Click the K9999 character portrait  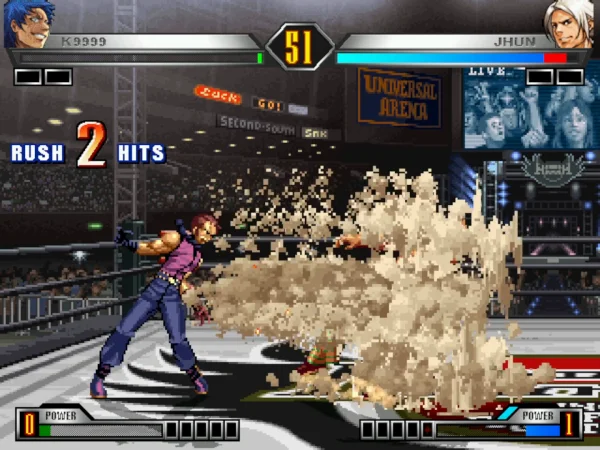pos(27,24)
